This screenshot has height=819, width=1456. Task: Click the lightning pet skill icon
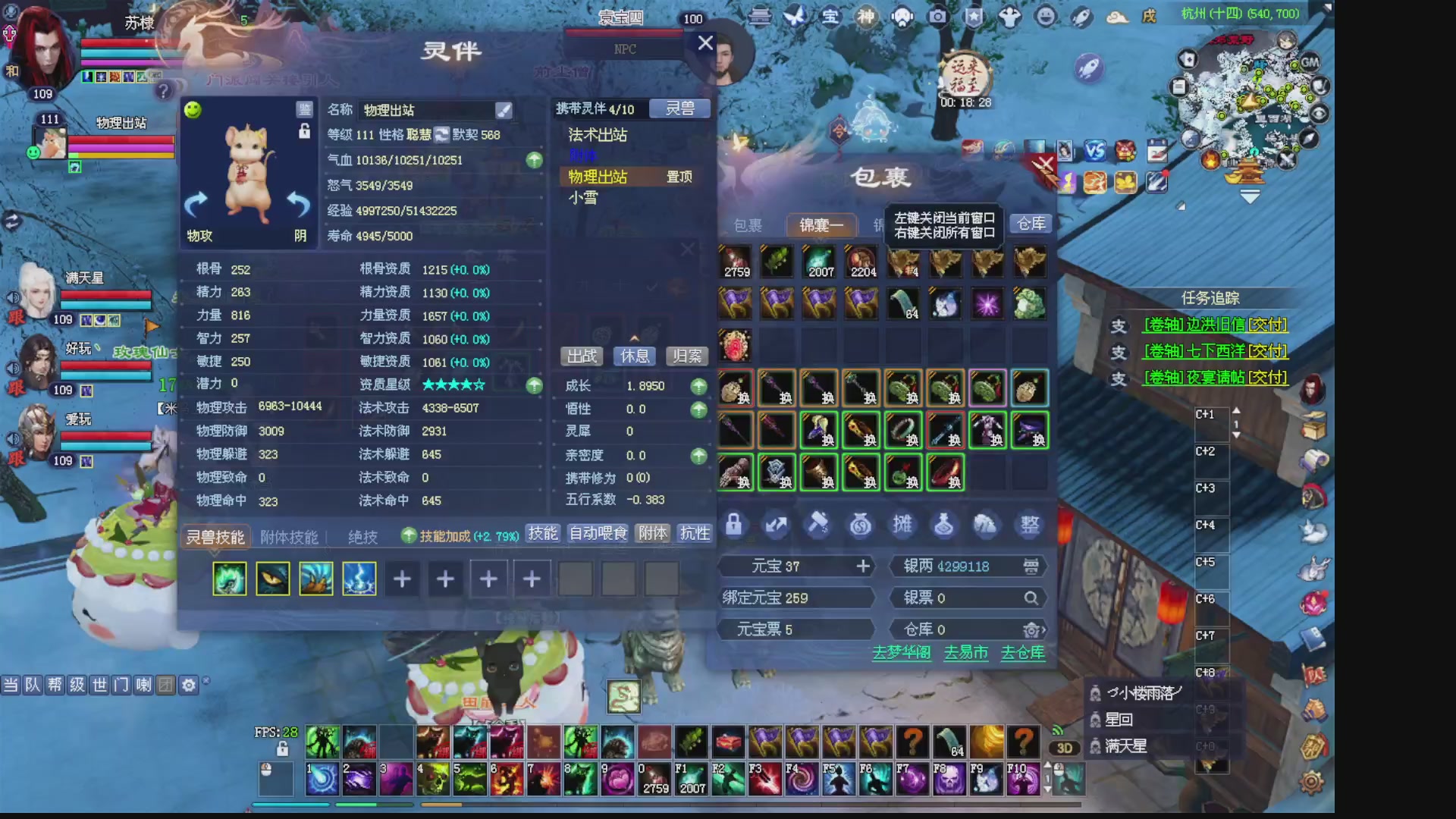click(x=359, y=578)
